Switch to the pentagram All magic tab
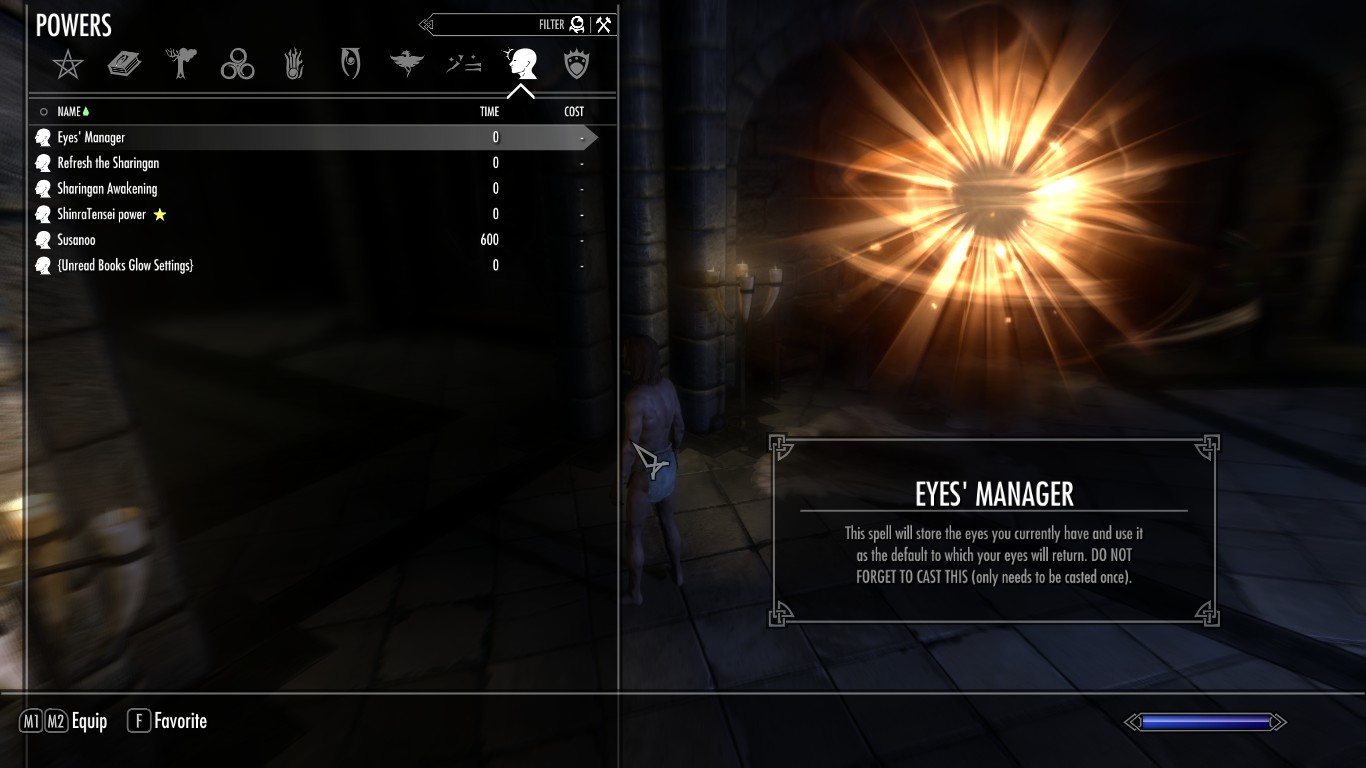The image size is (1366, 768). 68,66
